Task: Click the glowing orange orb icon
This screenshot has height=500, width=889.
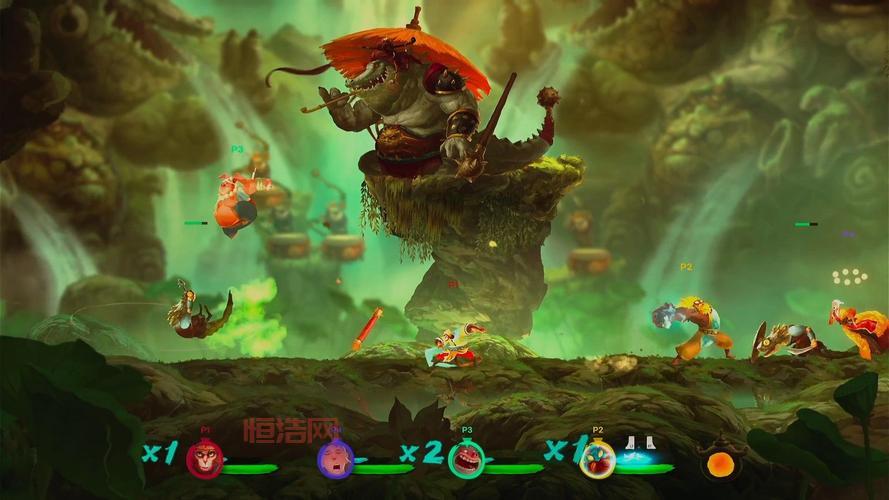Action: pos(720,464)
